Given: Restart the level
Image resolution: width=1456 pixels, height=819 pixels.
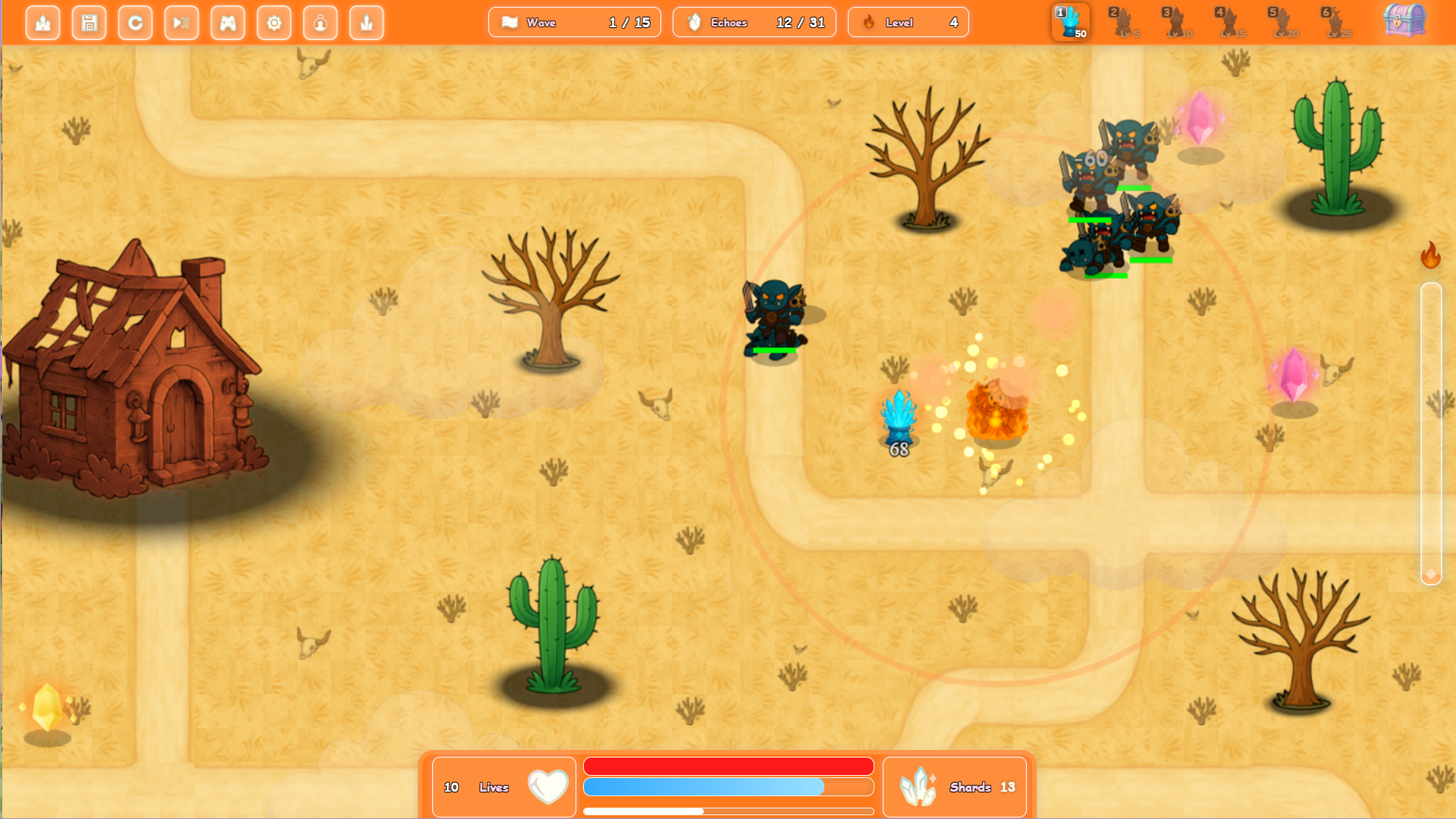Looking at the screenshot, I should tap(135, 22).
